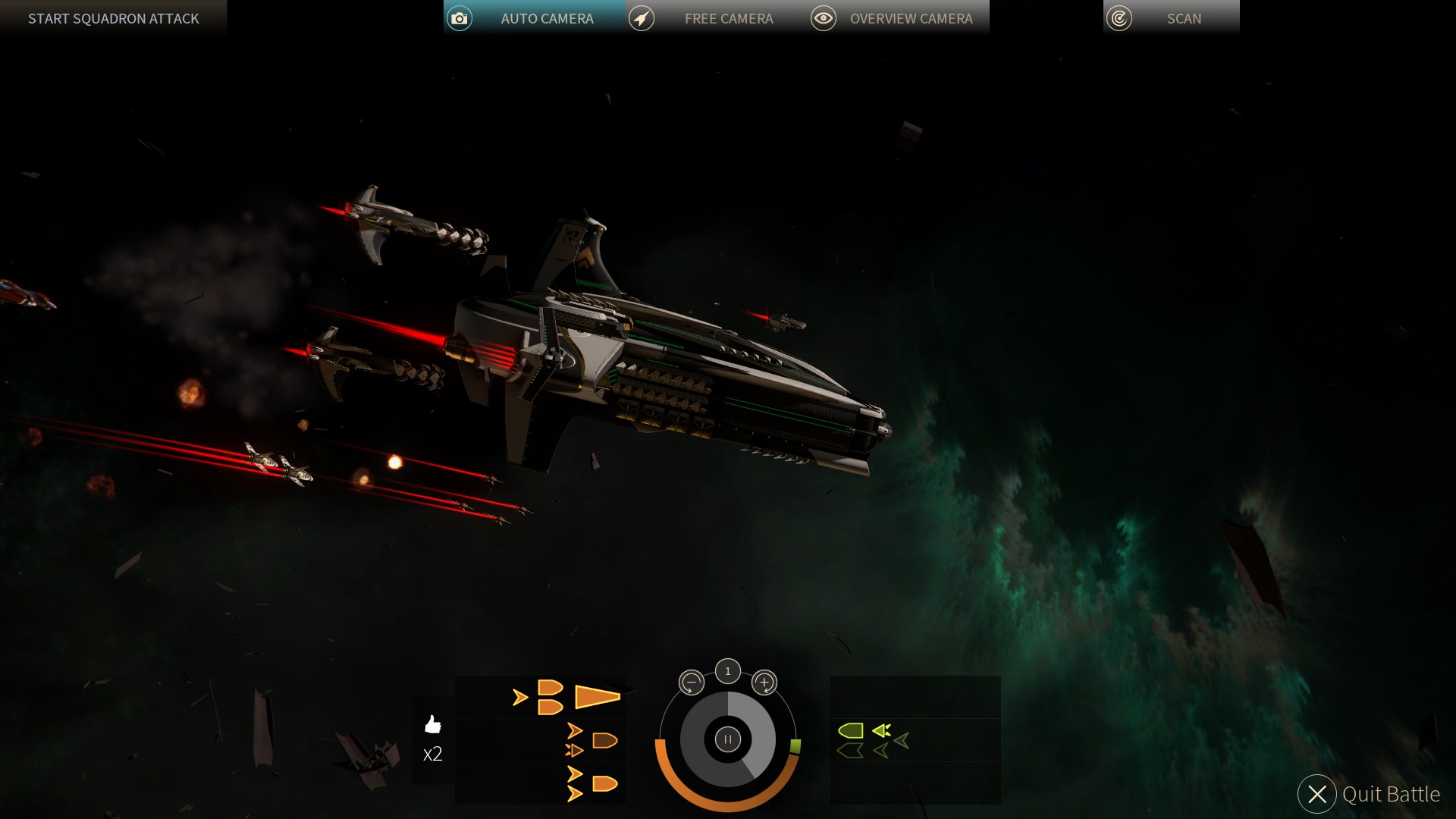
Task: Click the Overview Camera eye icon
Action: click(824, 17)
